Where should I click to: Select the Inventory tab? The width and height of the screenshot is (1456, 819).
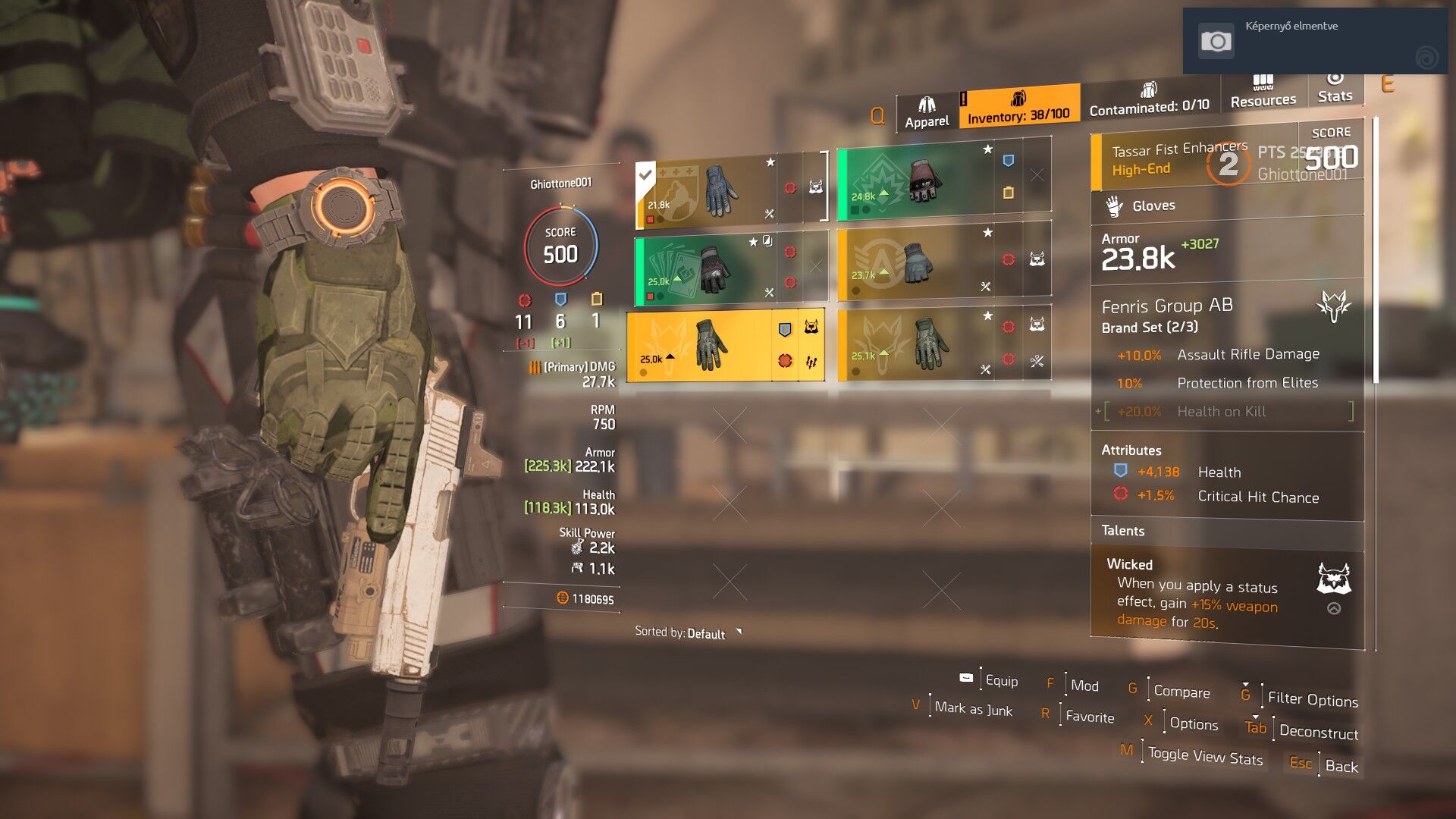(x=1018, y=108)
